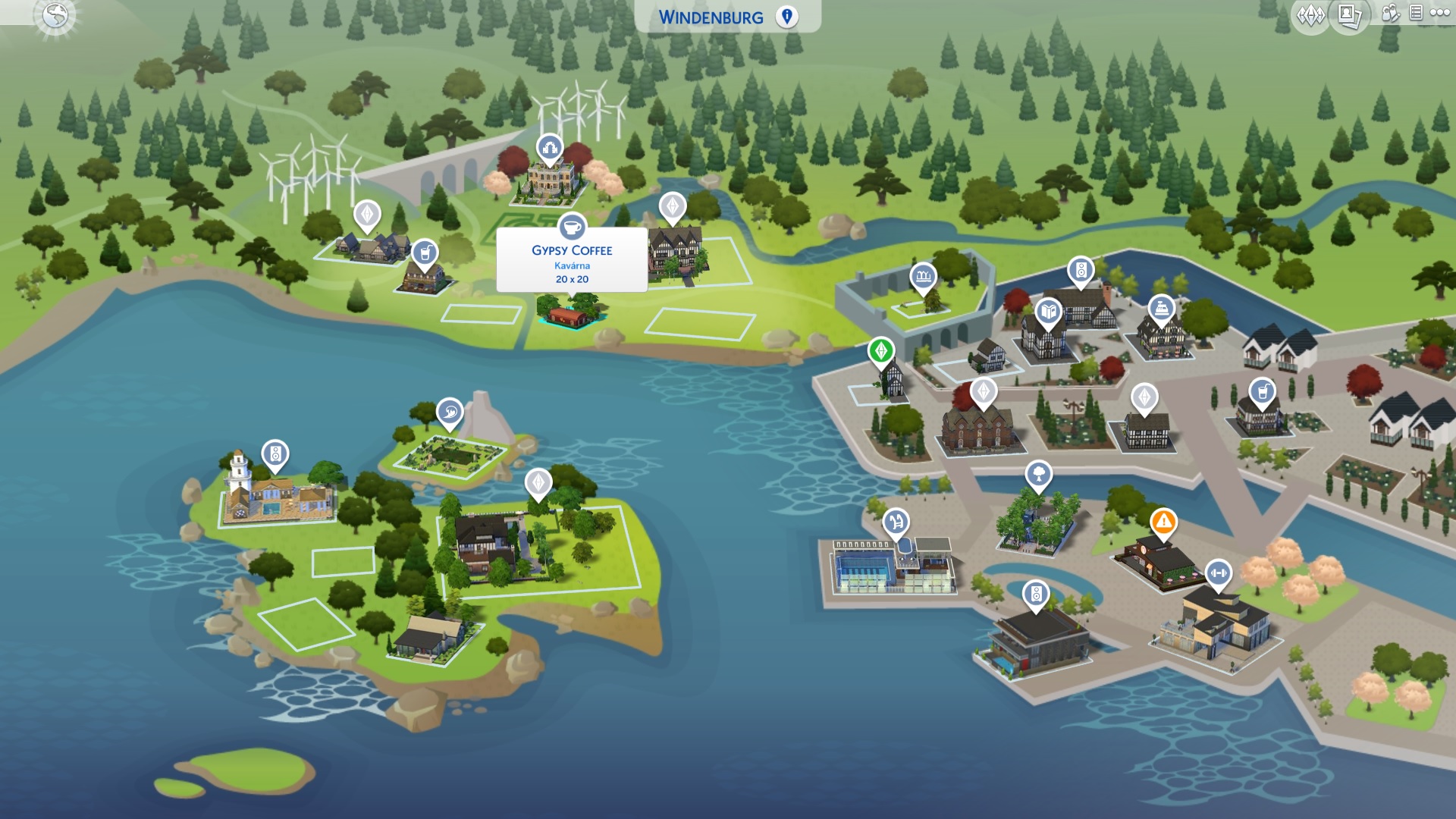Select the wave marker on small island
The width and height of the screenshot is (1456, 819).
click(x=450, y=413)
